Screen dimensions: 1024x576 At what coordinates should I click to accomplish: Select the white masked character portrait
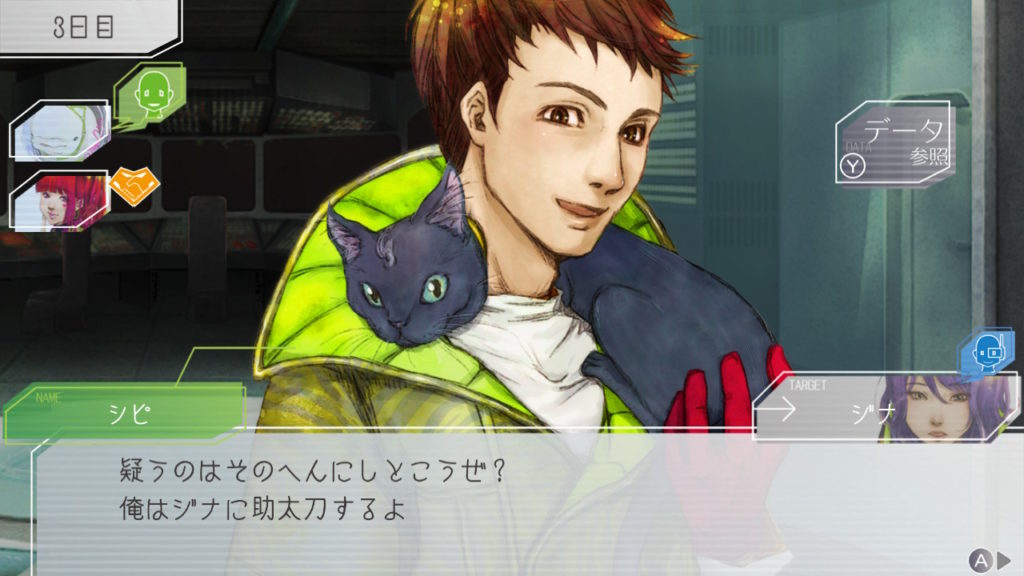[x=58, y=131]
